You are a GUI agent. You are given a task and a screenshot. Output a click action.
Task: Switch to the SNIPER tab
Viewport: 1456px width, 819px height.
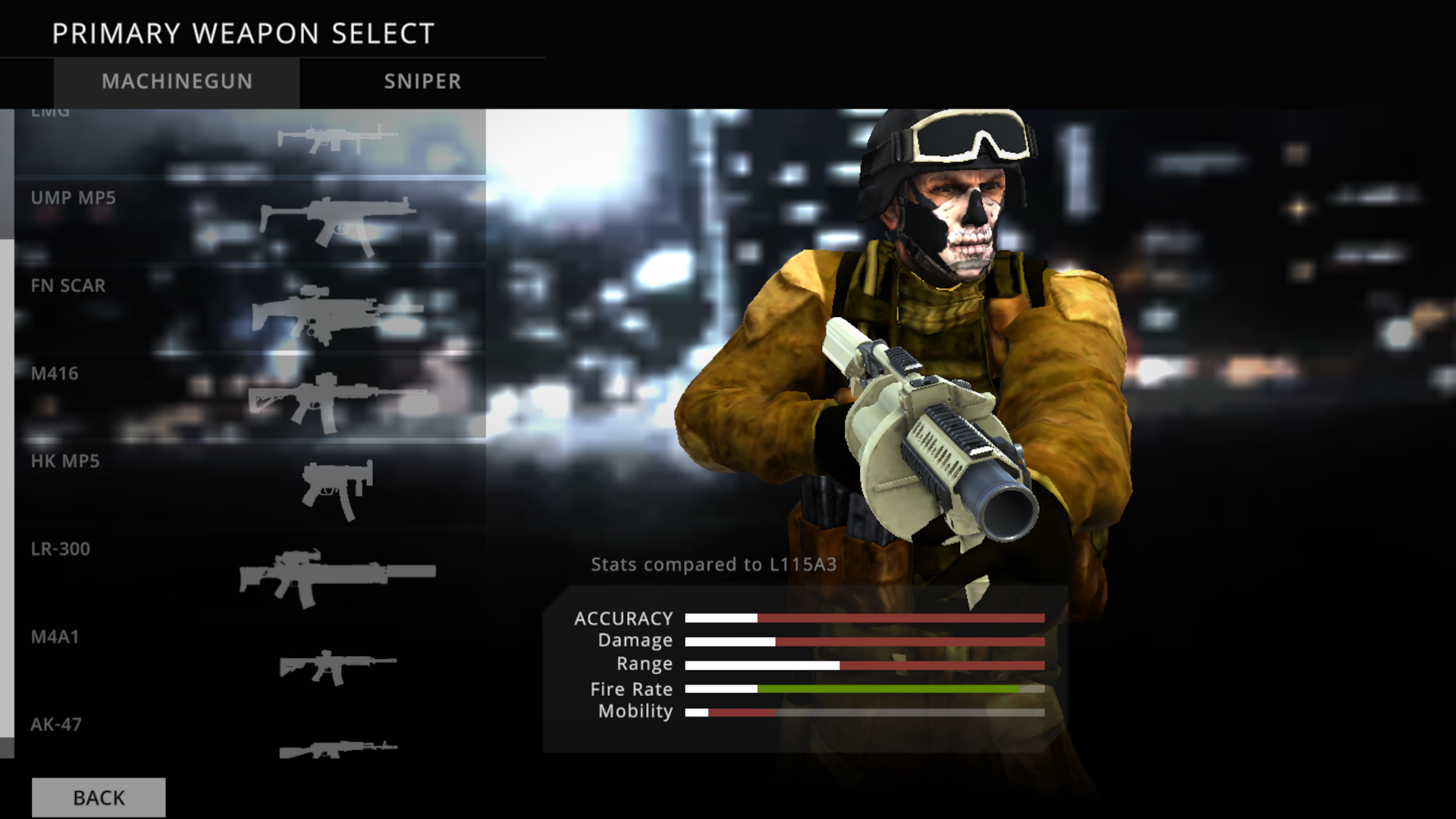click(422, 82)
